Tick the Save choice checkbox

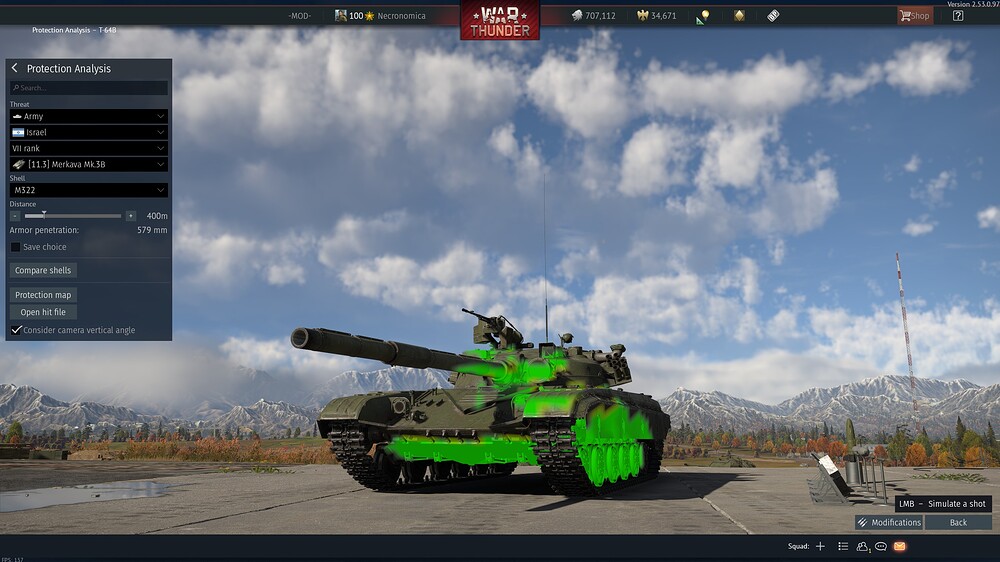click(x=16, y=247)
